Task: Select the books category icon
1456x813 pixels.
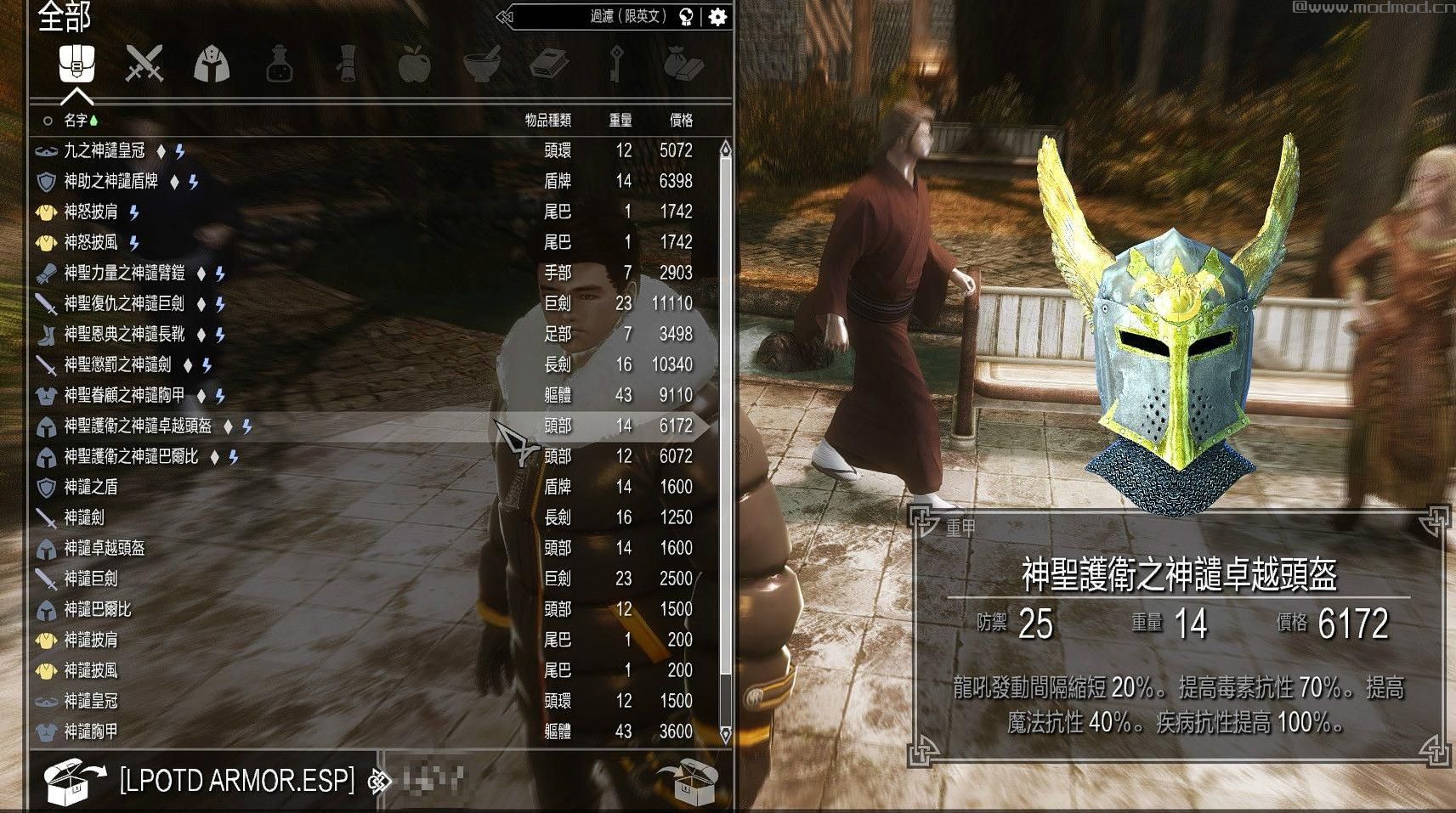Action: [x=551, y=66]
